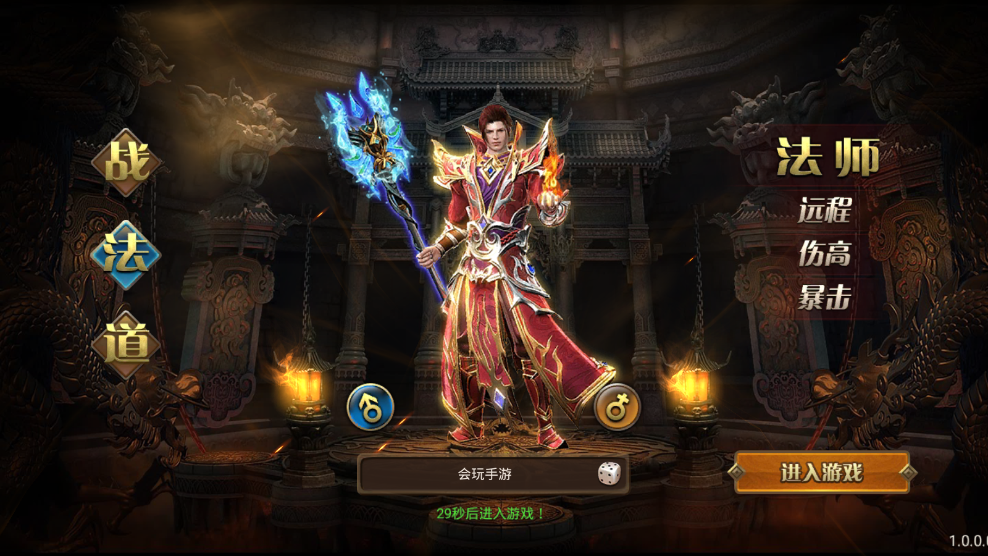Viewport: 988px width, 556px height.
Task: Roll the dice for a random name
Action: pos(608,474)
